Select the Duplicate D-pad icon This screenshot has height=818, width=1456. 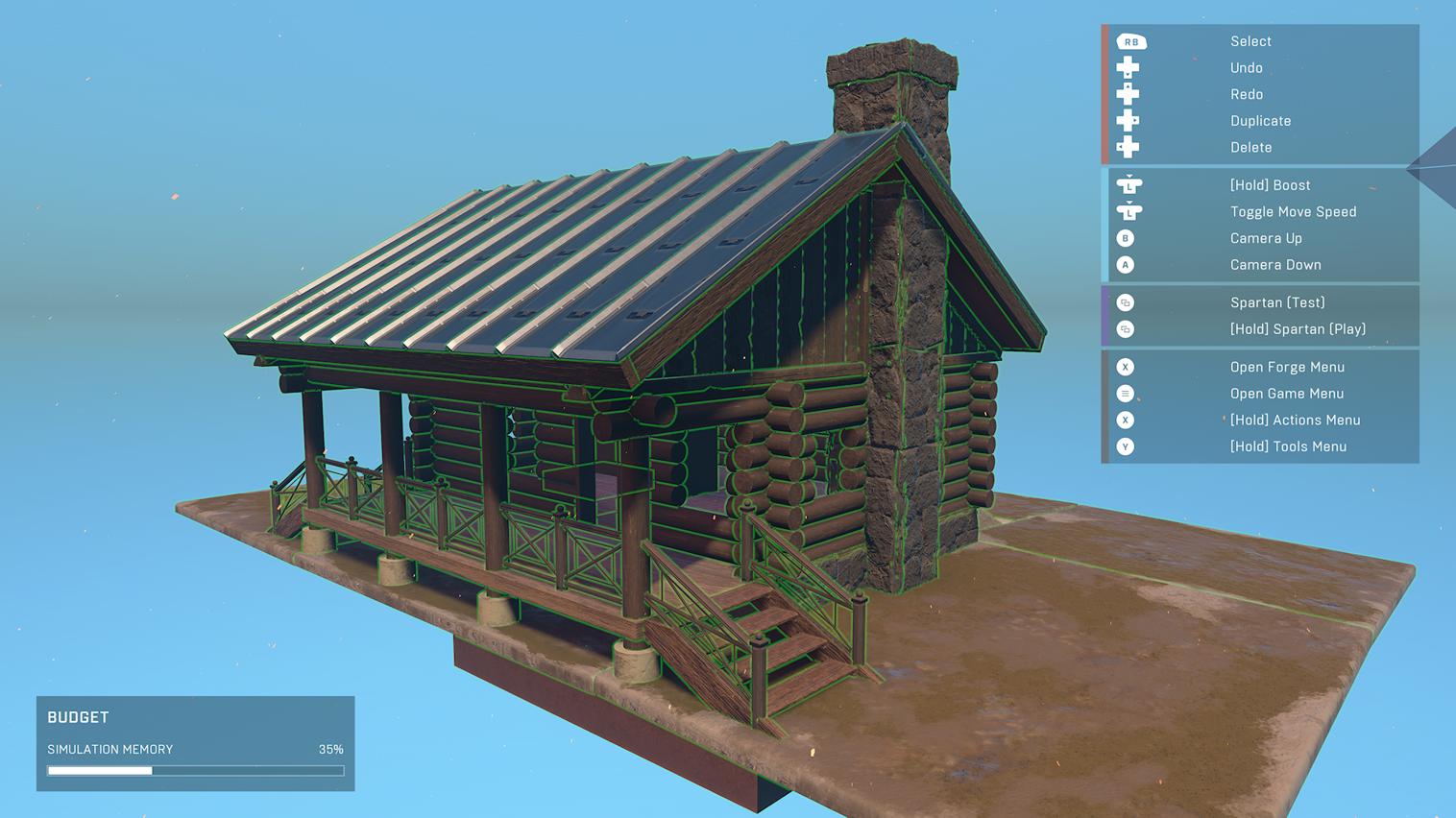[x=1126, y=120]
